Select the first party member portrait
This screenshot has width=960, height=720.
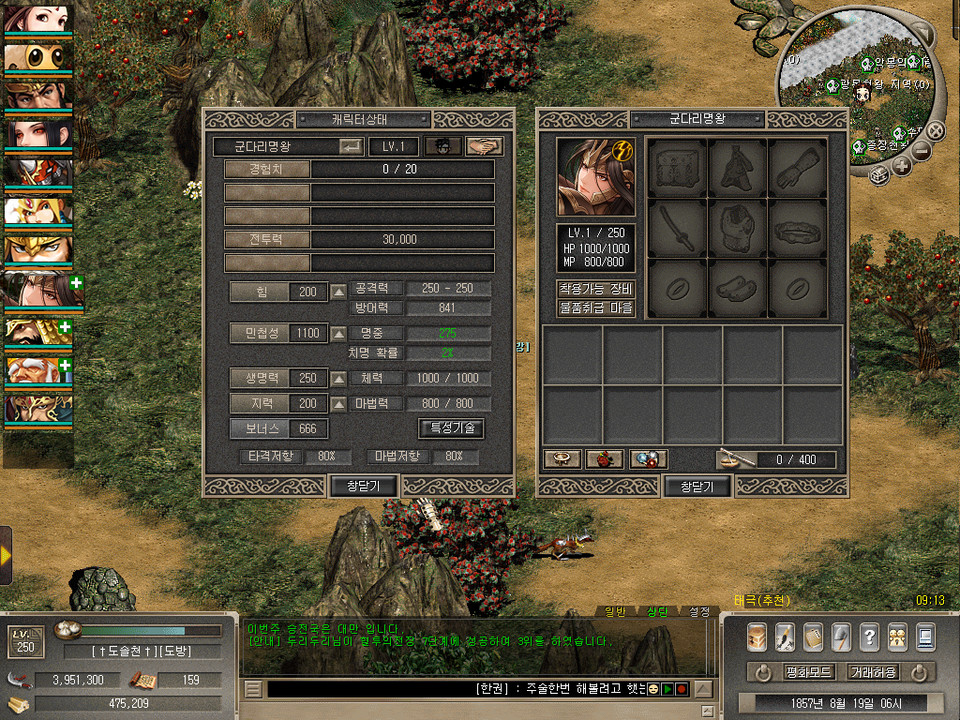(37, 20)
